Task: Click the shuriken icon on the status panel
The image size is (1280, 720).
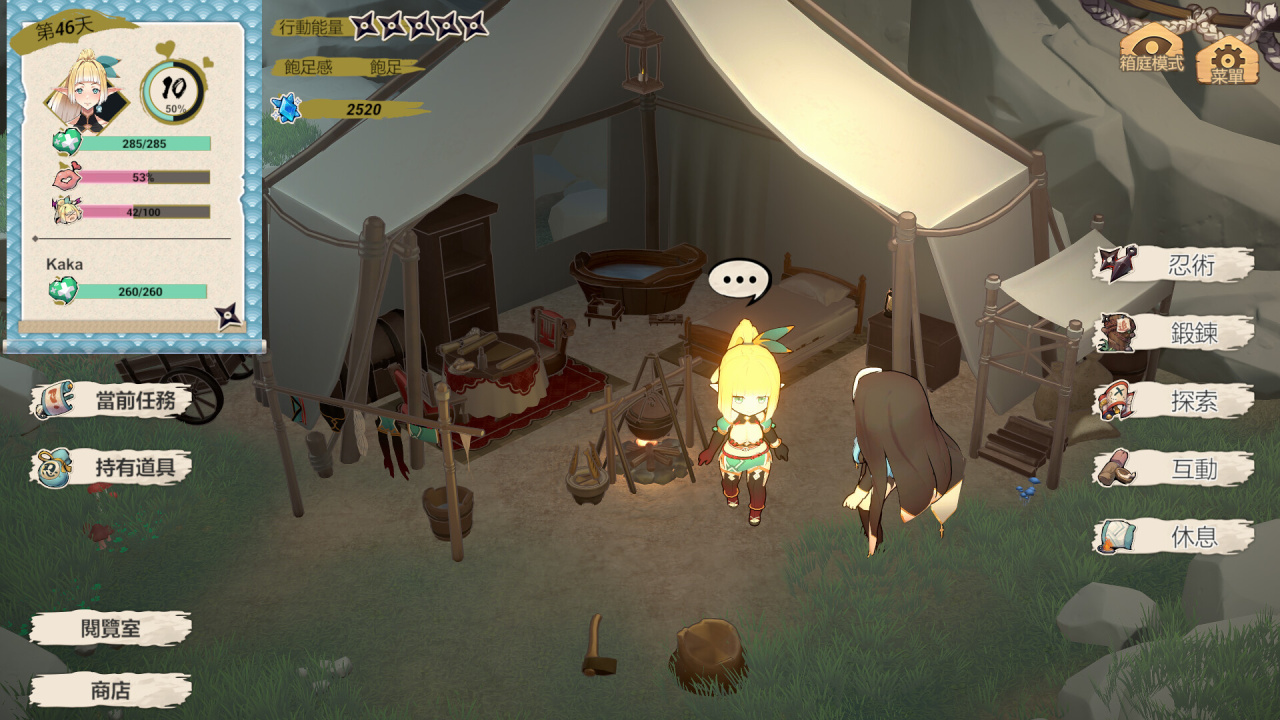Action: coord(229,316)
